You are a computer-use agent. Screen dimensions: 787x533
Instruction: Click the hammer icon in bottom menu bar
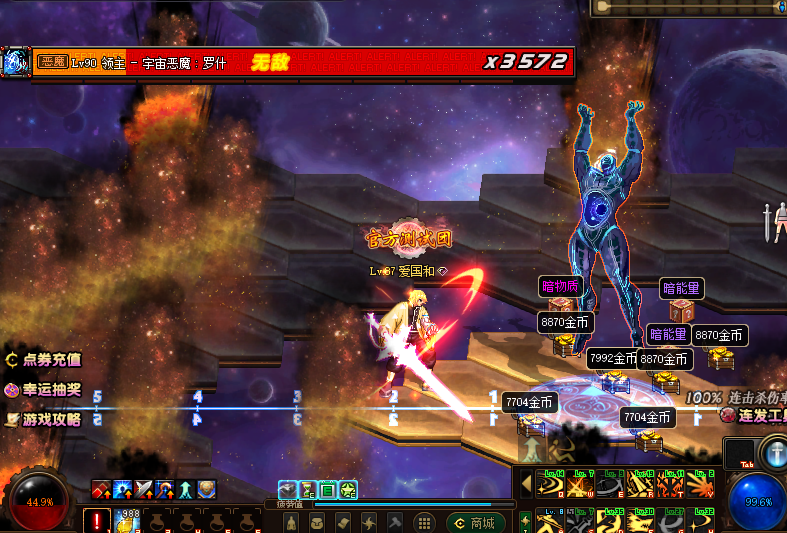(x=395, y=522)
